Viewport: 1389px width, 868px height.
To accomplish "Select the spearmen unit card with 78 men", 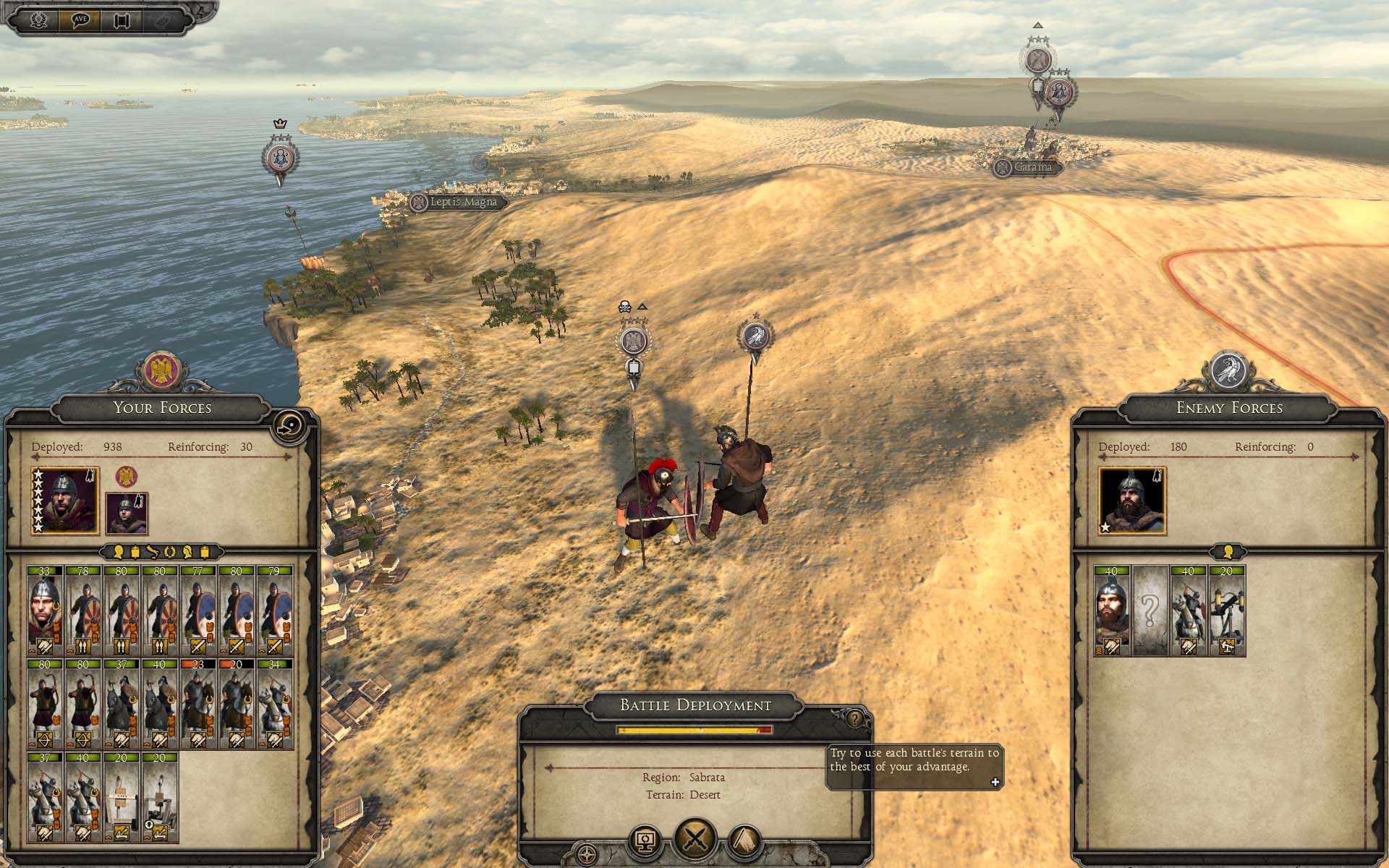I will coord(83,611).
